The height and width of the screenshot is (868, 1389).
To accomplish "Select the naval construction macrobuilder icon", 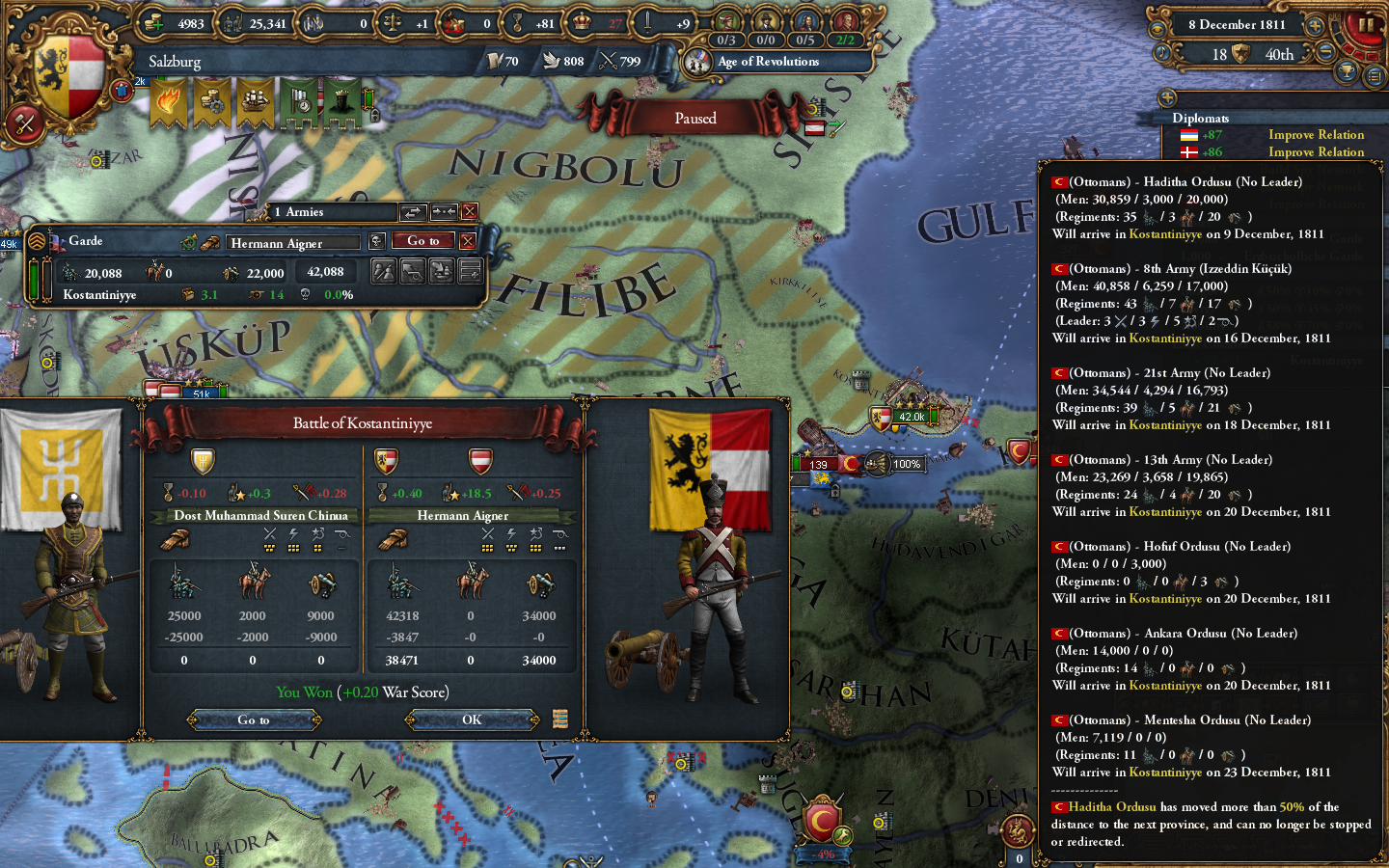I will [x=256, y=101].
